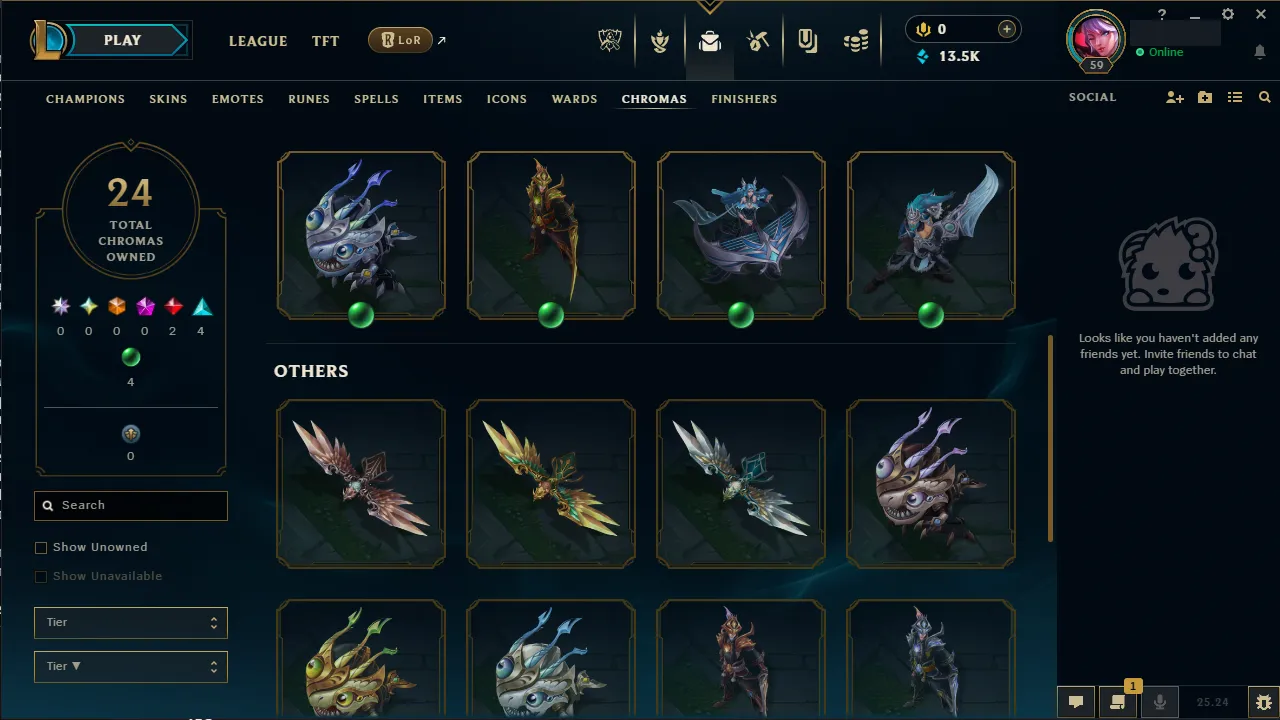This screenshot has height=720, width=1280.
Task: Mute the microphone
Action: [1160, 701]
